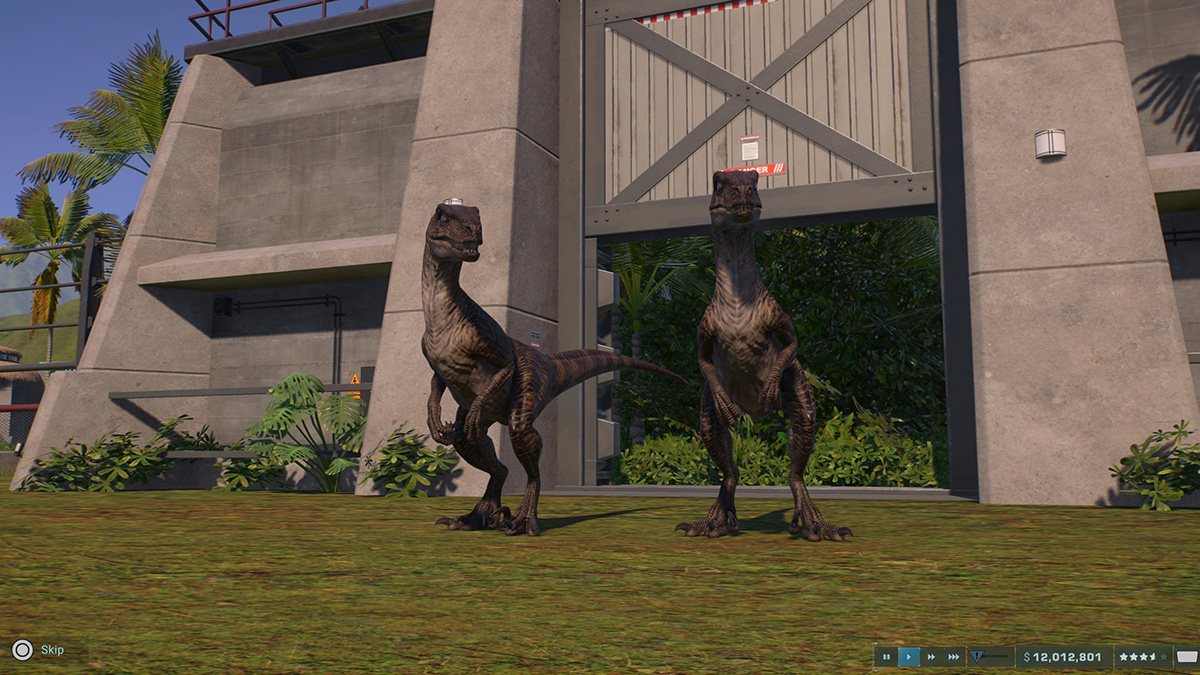Viewport: 1200px width, 675px height.
Task: Open the warning triangle alerts indicator
Action: pos(978,657)
